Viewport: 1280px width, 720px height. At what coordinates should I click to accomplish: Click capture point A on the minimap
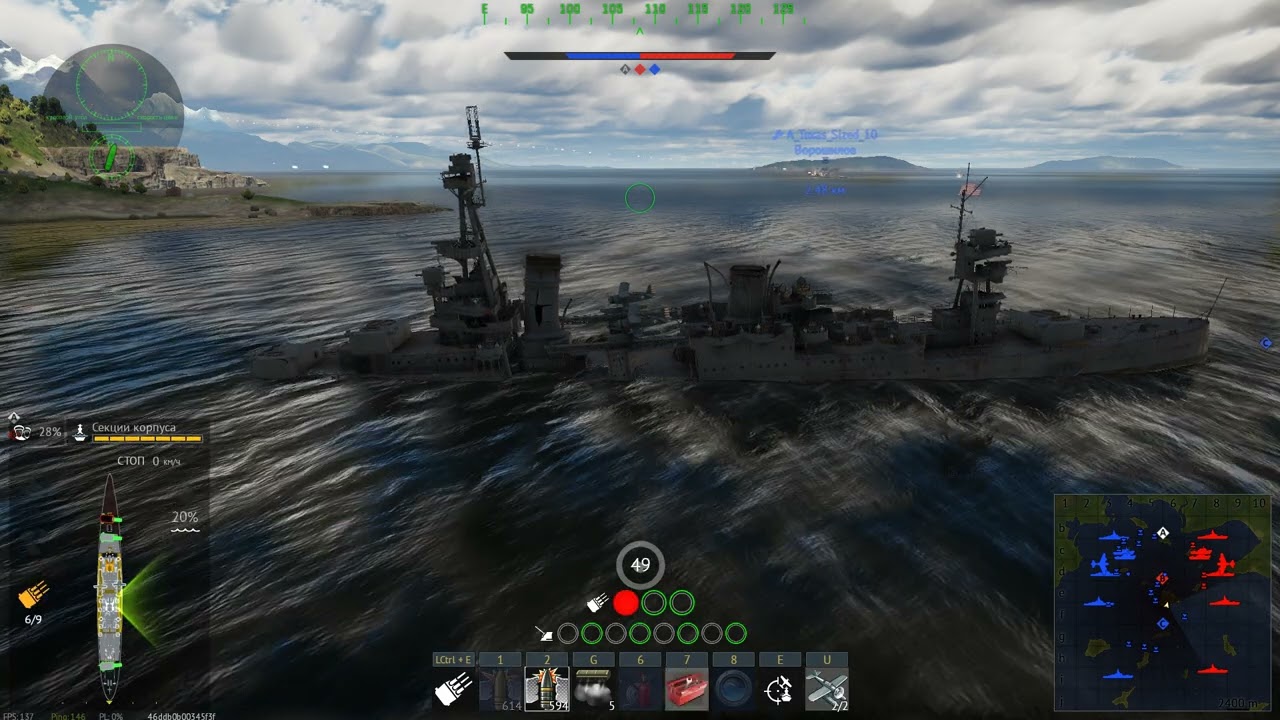(x=1163, y=533)
